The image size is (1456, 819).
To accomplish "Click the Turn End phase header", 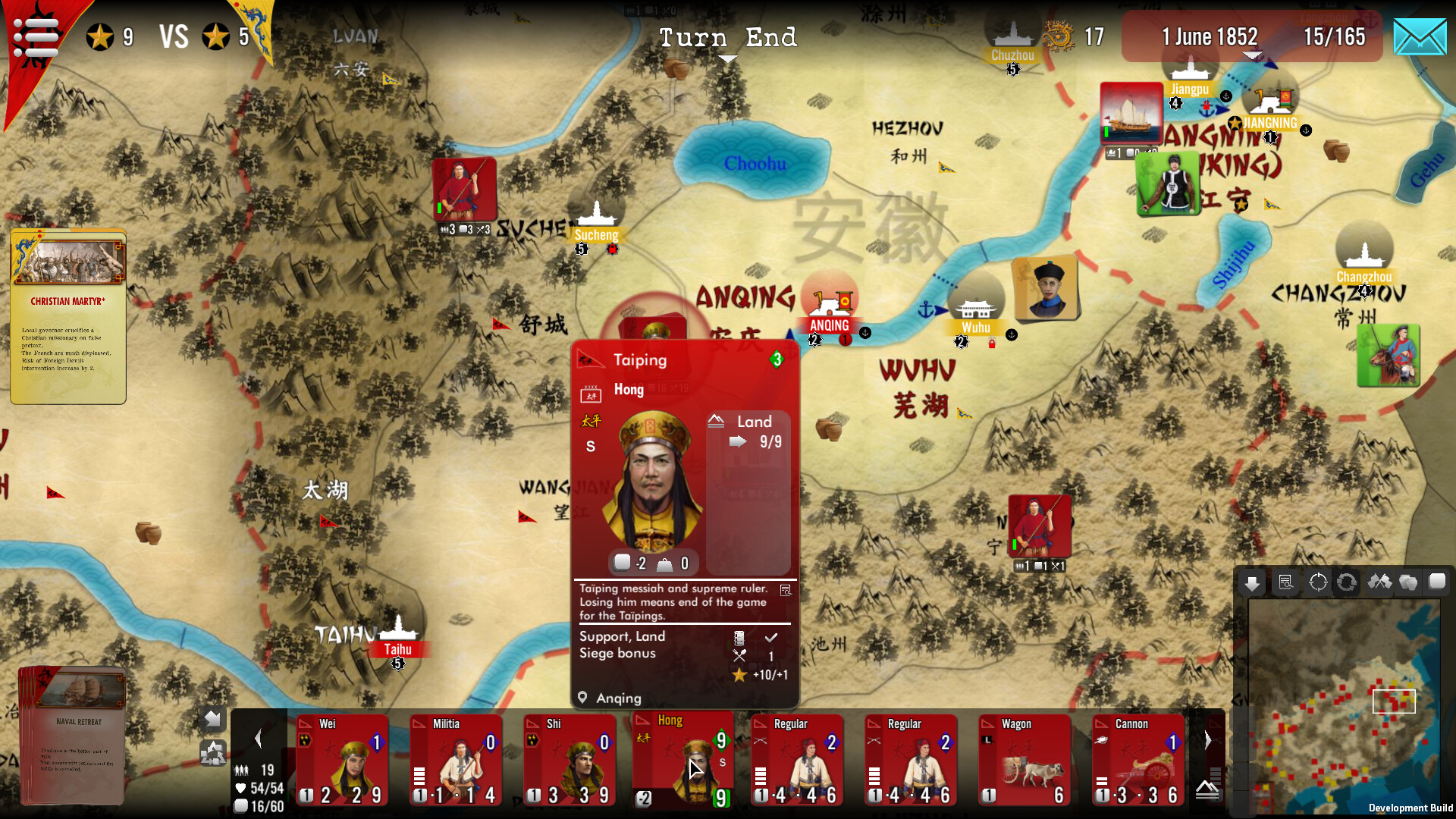I will pos(728,37).
